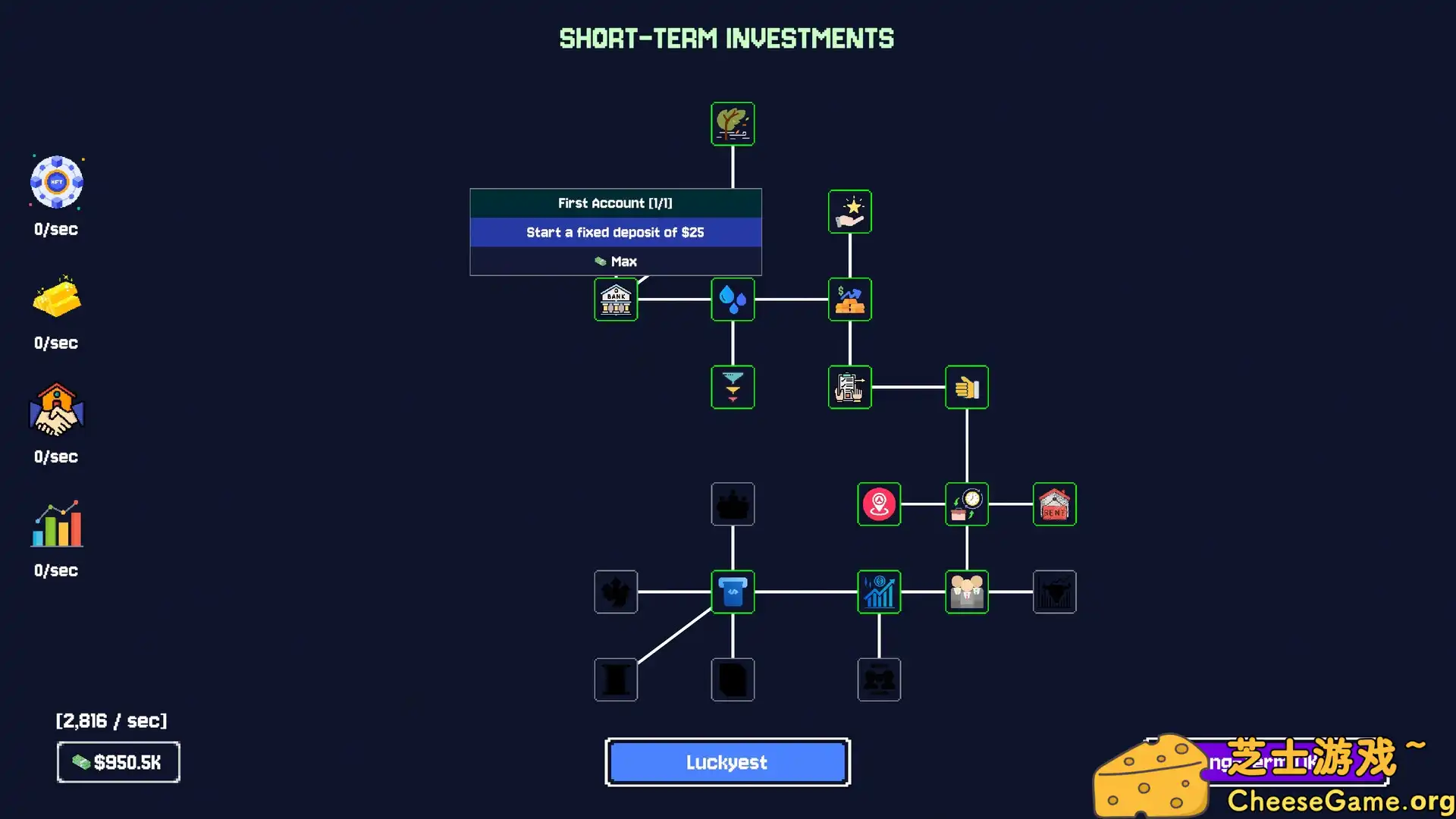
Task: Select the thumbs-up node
Action: click(967, 387)
